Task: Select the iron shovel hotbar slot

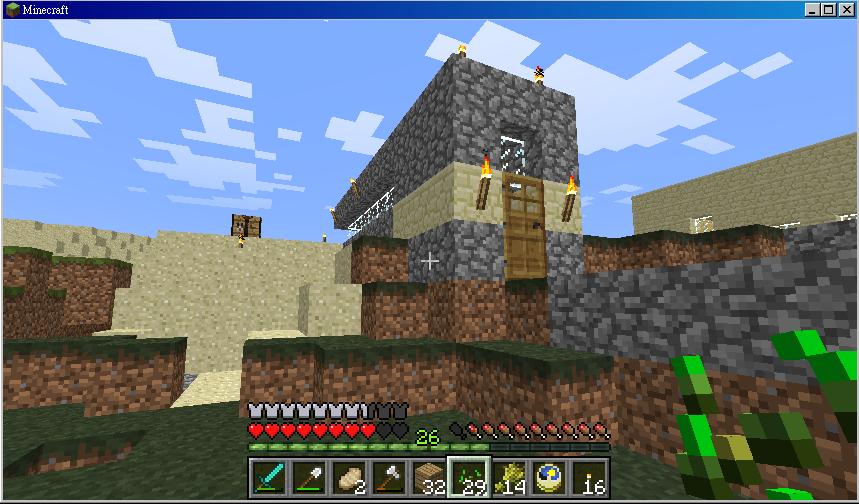Action: 307,477
